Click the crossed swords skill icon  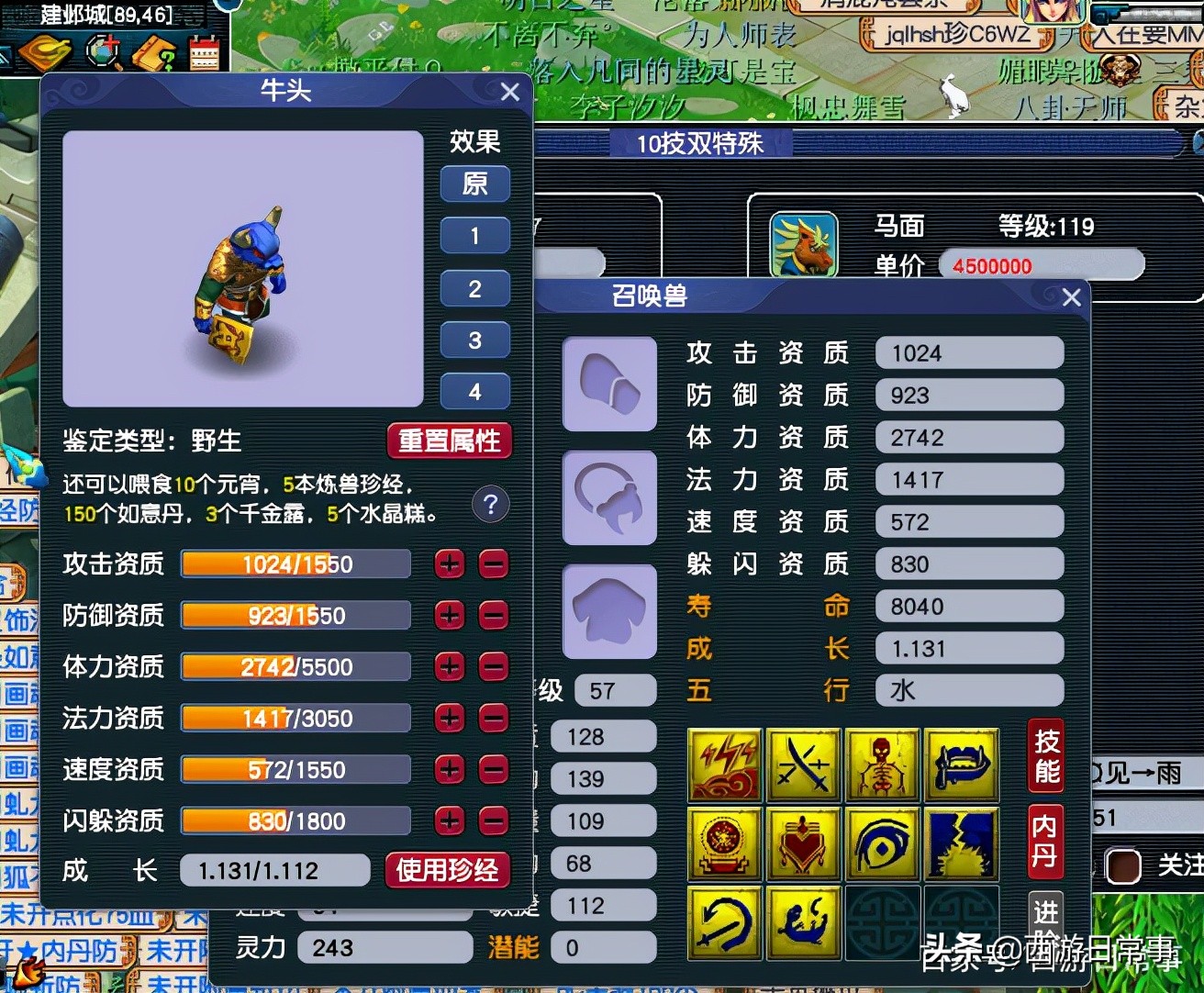pyautogui.click(x=803, y=764)
